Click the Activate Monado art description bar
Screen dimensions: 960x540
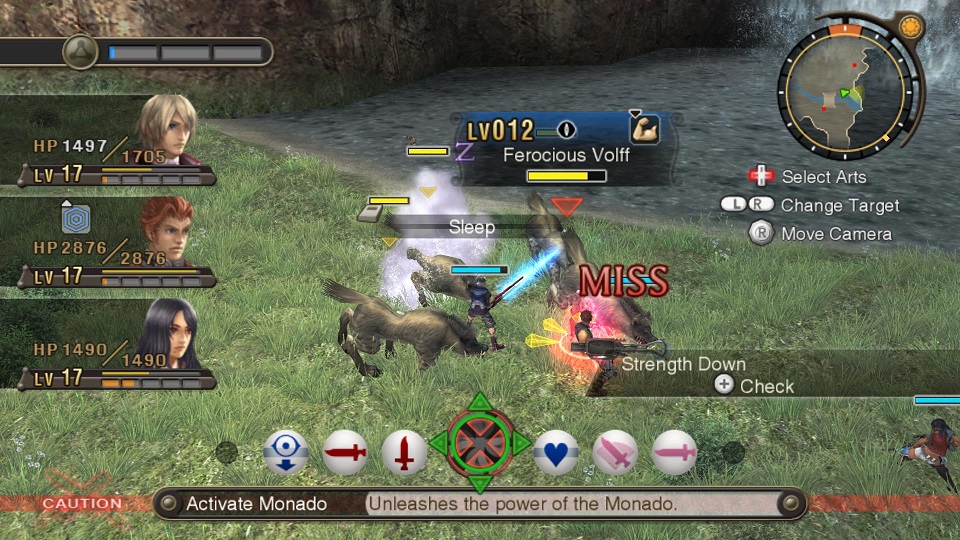pyautogui.click(x=480, y=503)
